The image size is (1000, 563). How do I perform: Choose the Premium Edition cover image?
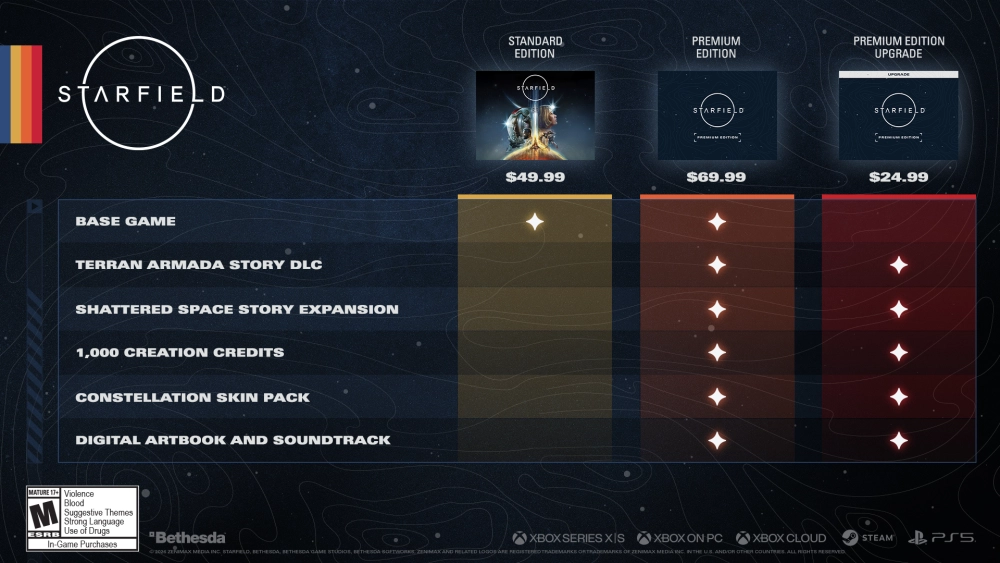click(x=717, y=115)
